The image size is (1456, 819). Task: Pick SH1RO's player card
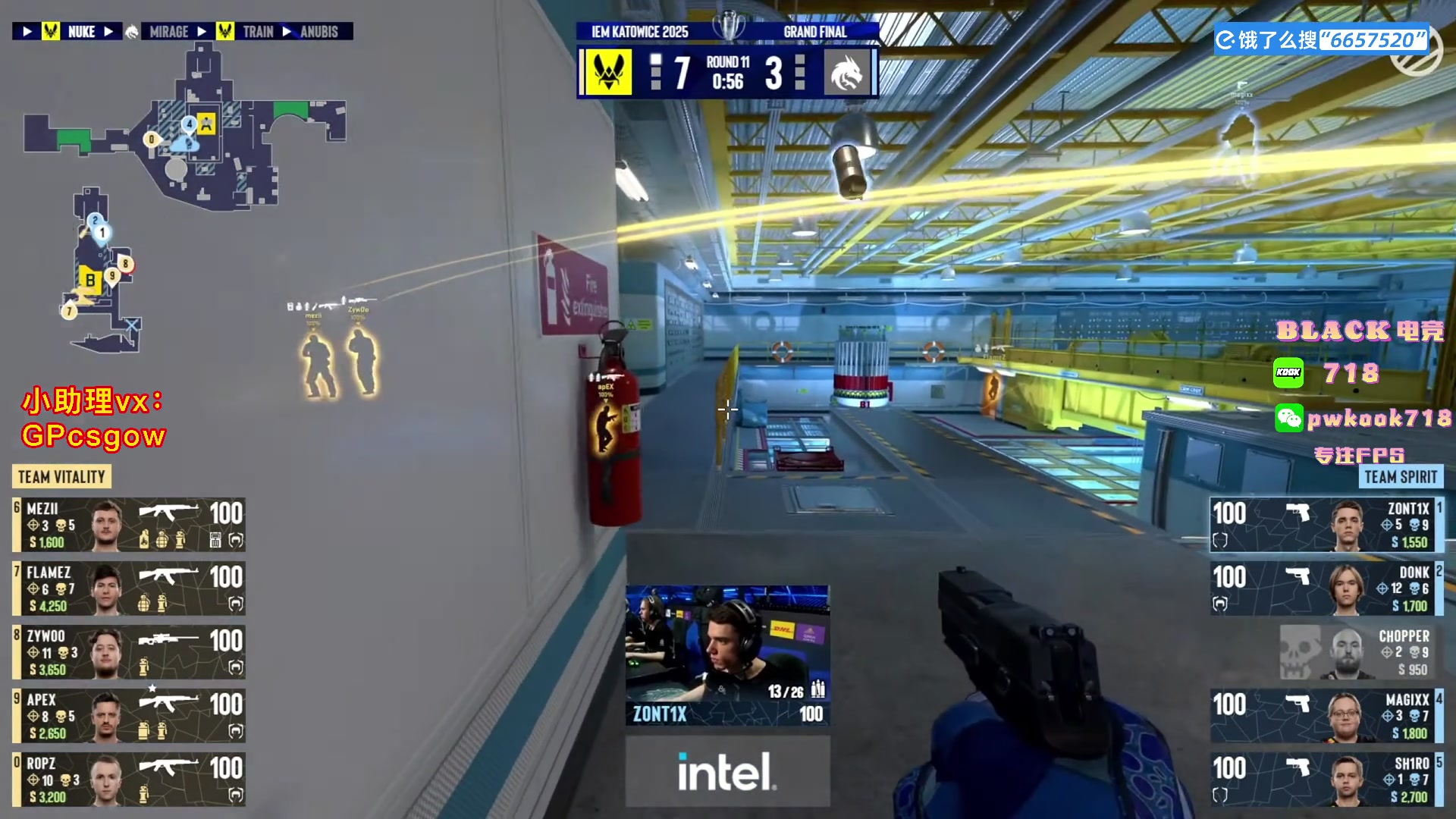pyautogui.click(x=1326, y=780)
